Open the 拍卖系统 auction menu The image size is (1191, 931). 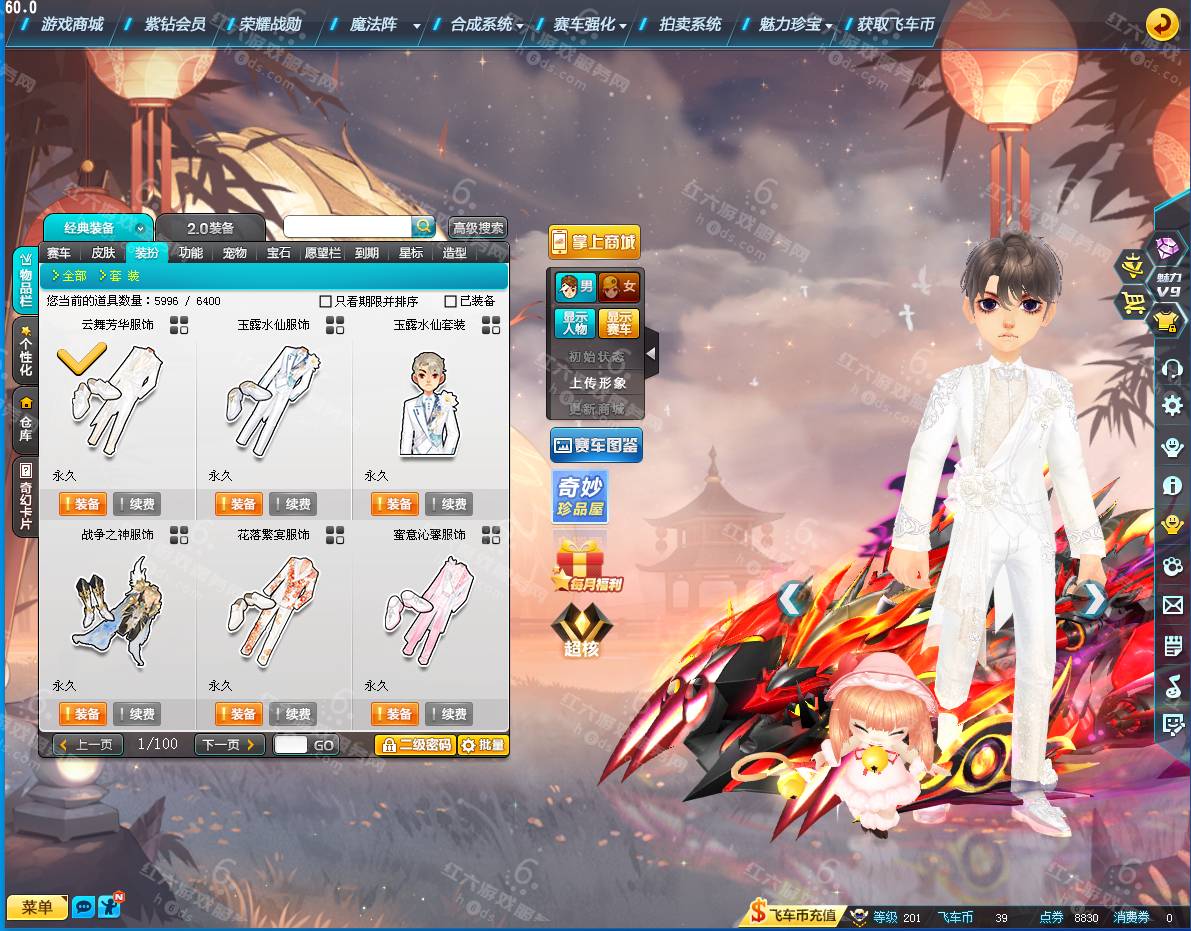690,24
